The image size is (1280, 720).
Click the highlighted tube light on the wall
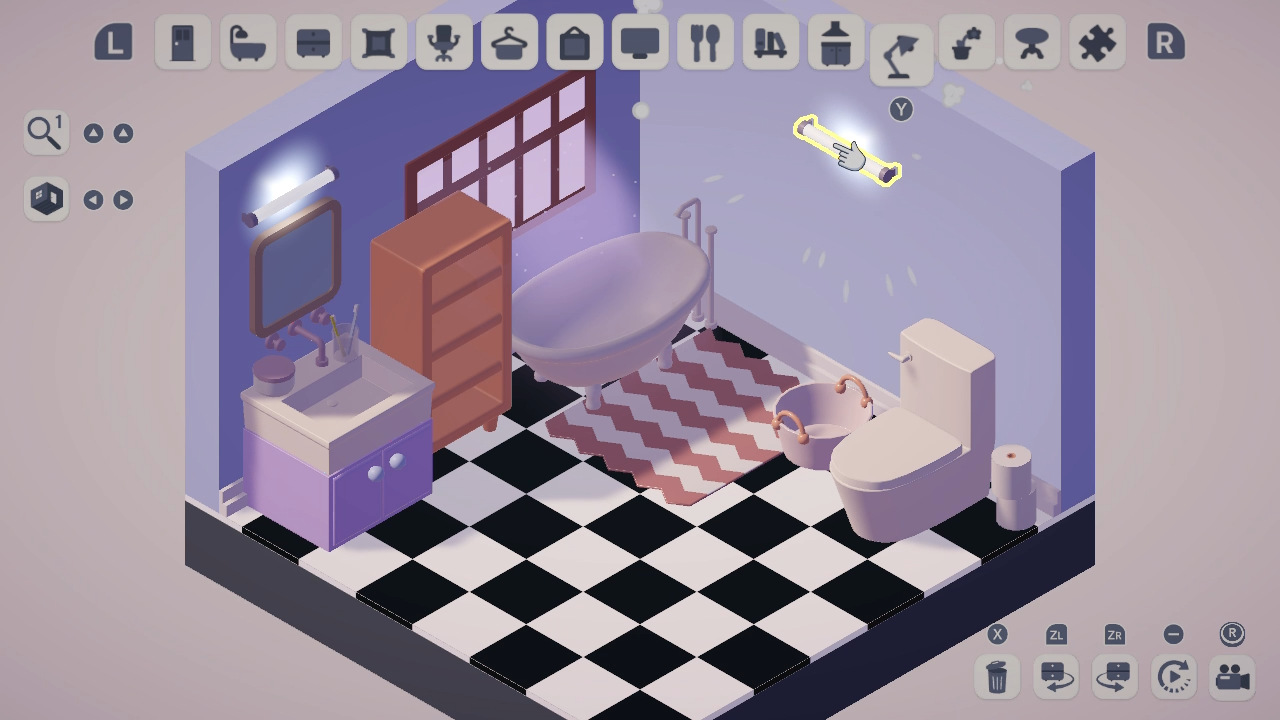pyautogui.click(x=848, y=148)
